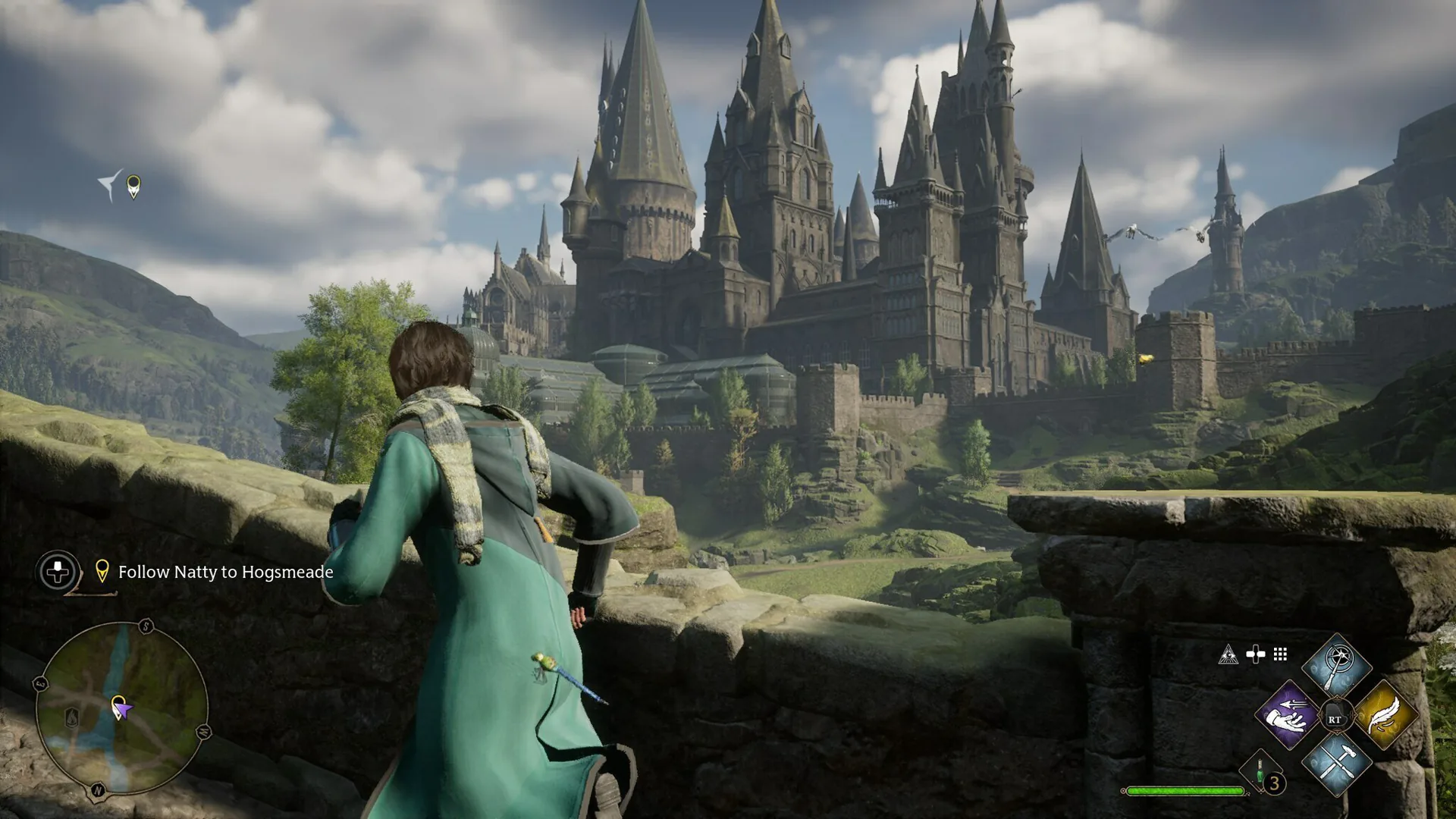Click the potion count badge showing 3
The width and height of the screenshot is (1456, 819).
pos(1274,783)
